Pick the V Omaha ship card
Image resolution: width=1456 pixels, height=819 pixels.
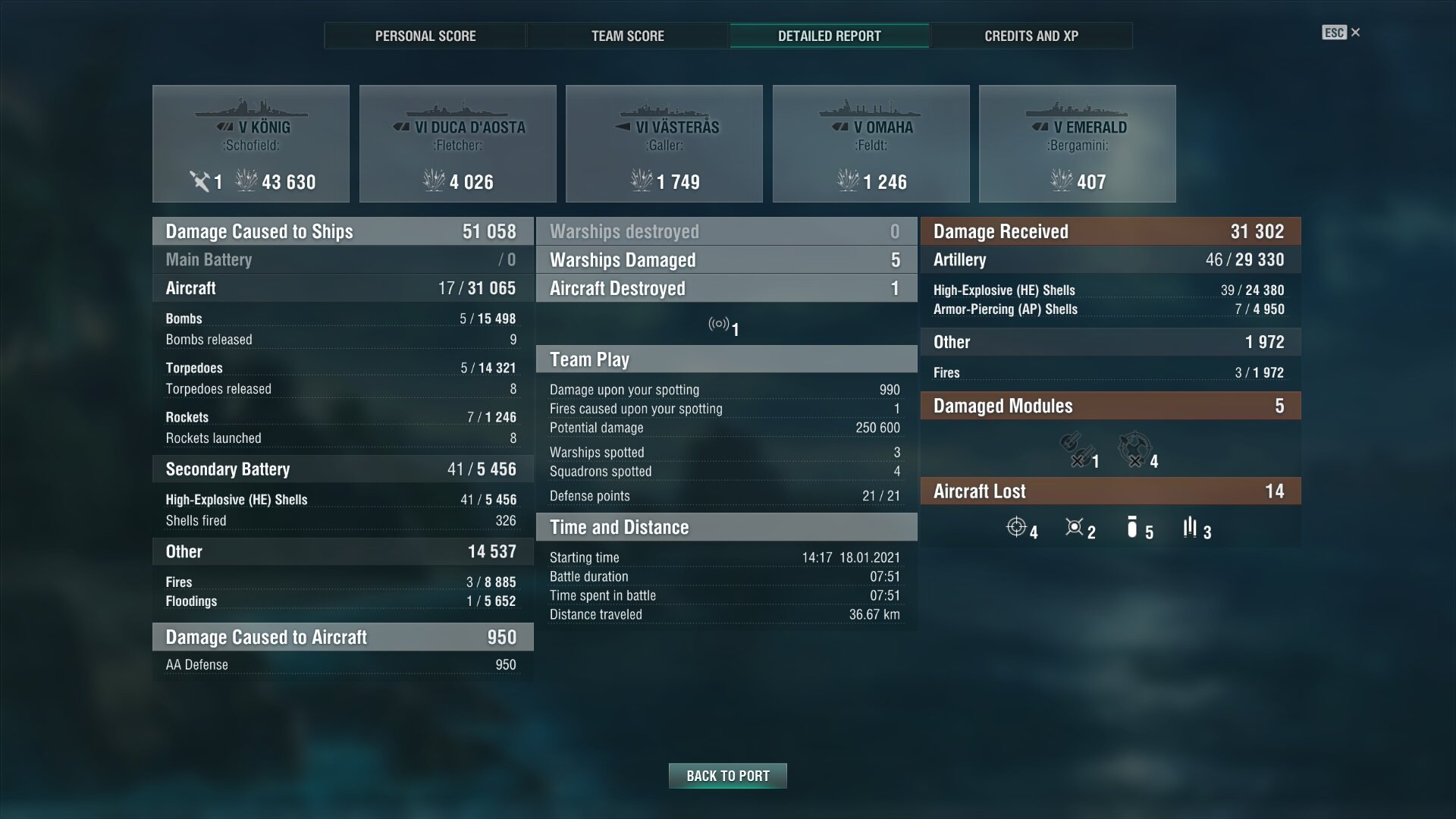coord(871,144)
